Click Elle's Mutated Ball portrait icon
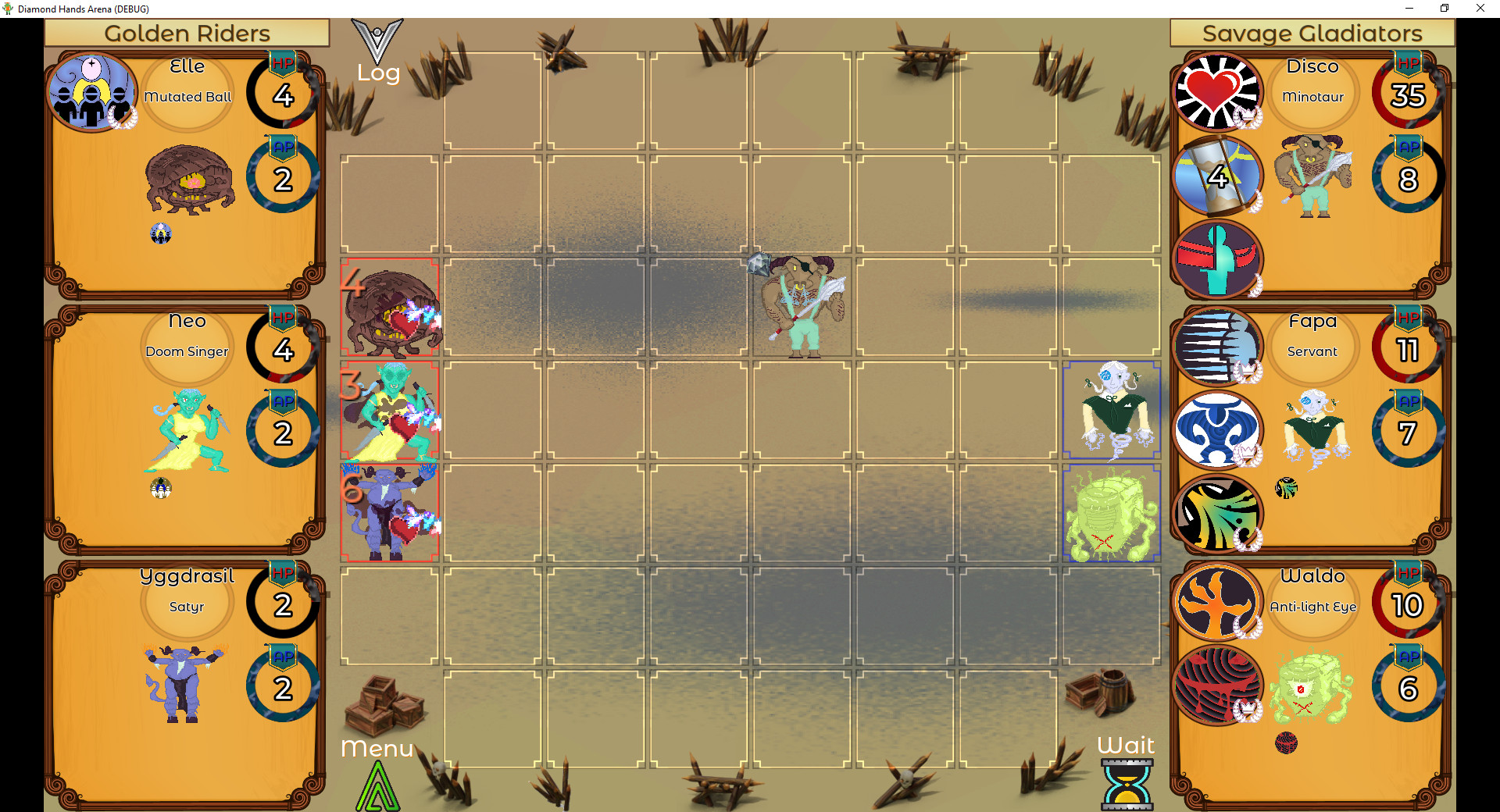This screenshot has width=1500, height=812. coord(92,91)
